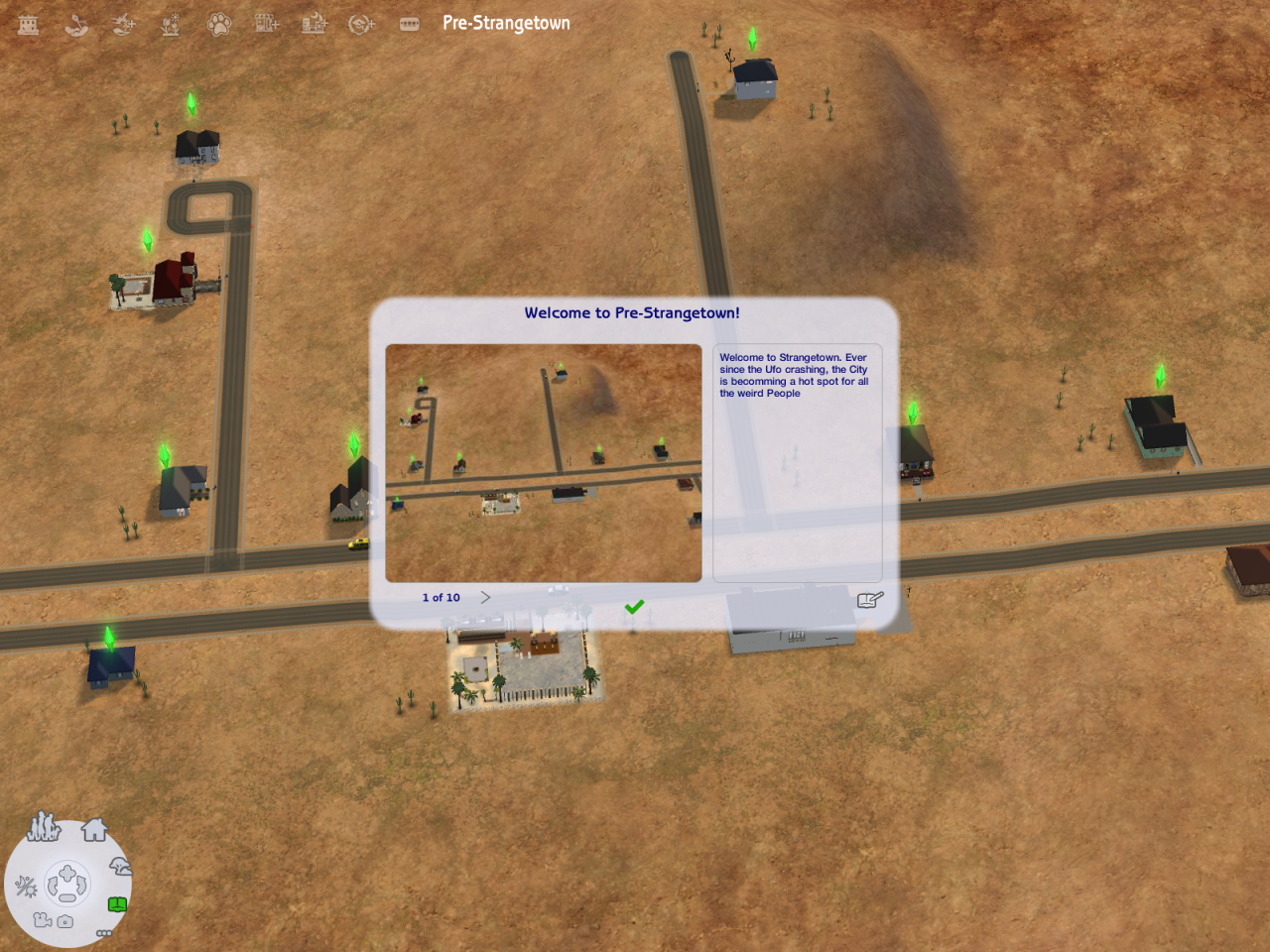The image size is (1270, 952).
Task: Click the kite-in-hand icon in top bar
Action: (x=76, y=24)
